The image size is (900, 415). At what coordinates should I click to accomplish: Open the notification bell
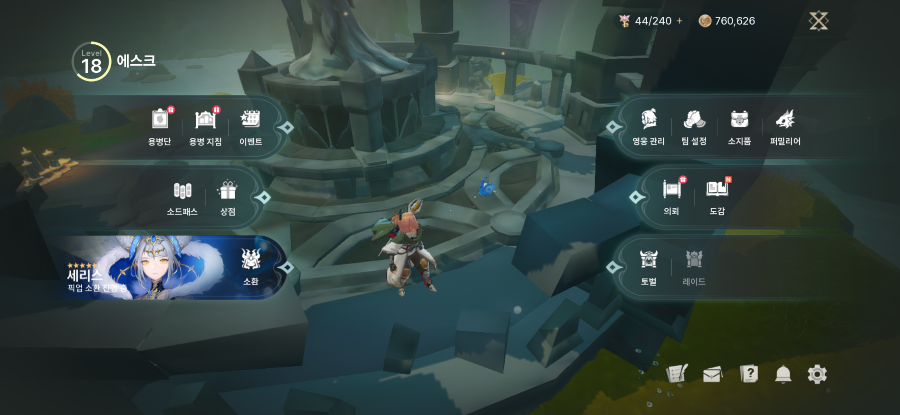coord(783,374)
